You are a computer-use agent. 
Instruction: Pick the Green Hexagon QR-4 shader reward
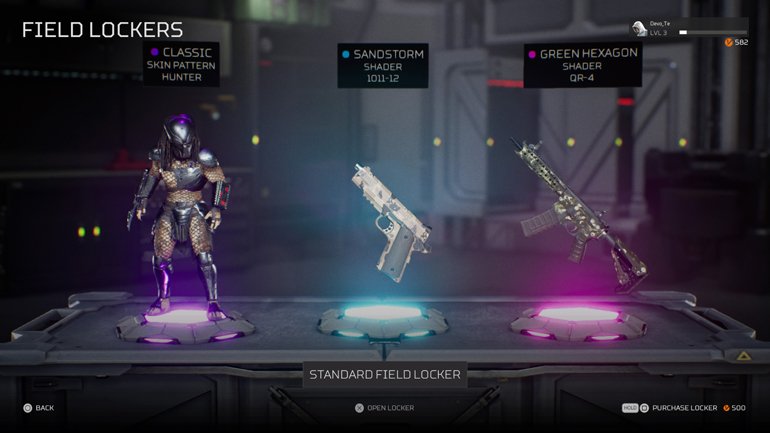578,215
